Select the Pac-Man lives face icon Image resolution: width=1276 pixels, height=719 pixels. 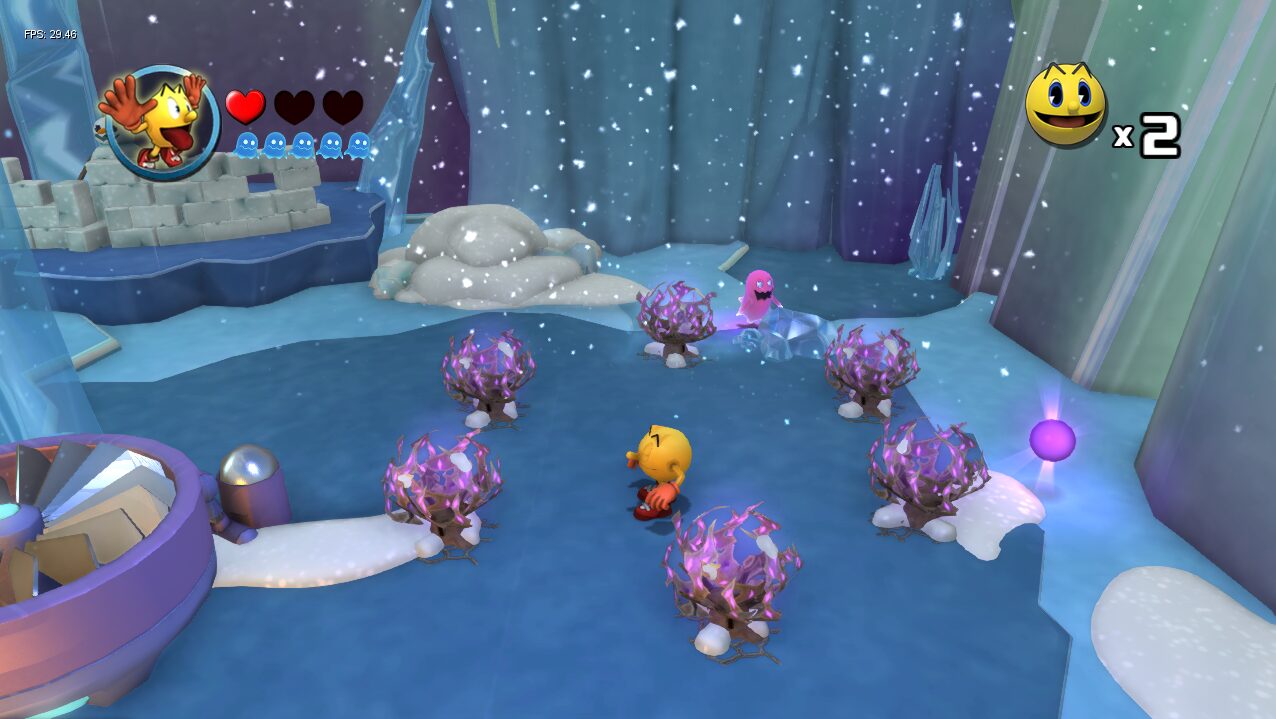point(1066,106)
